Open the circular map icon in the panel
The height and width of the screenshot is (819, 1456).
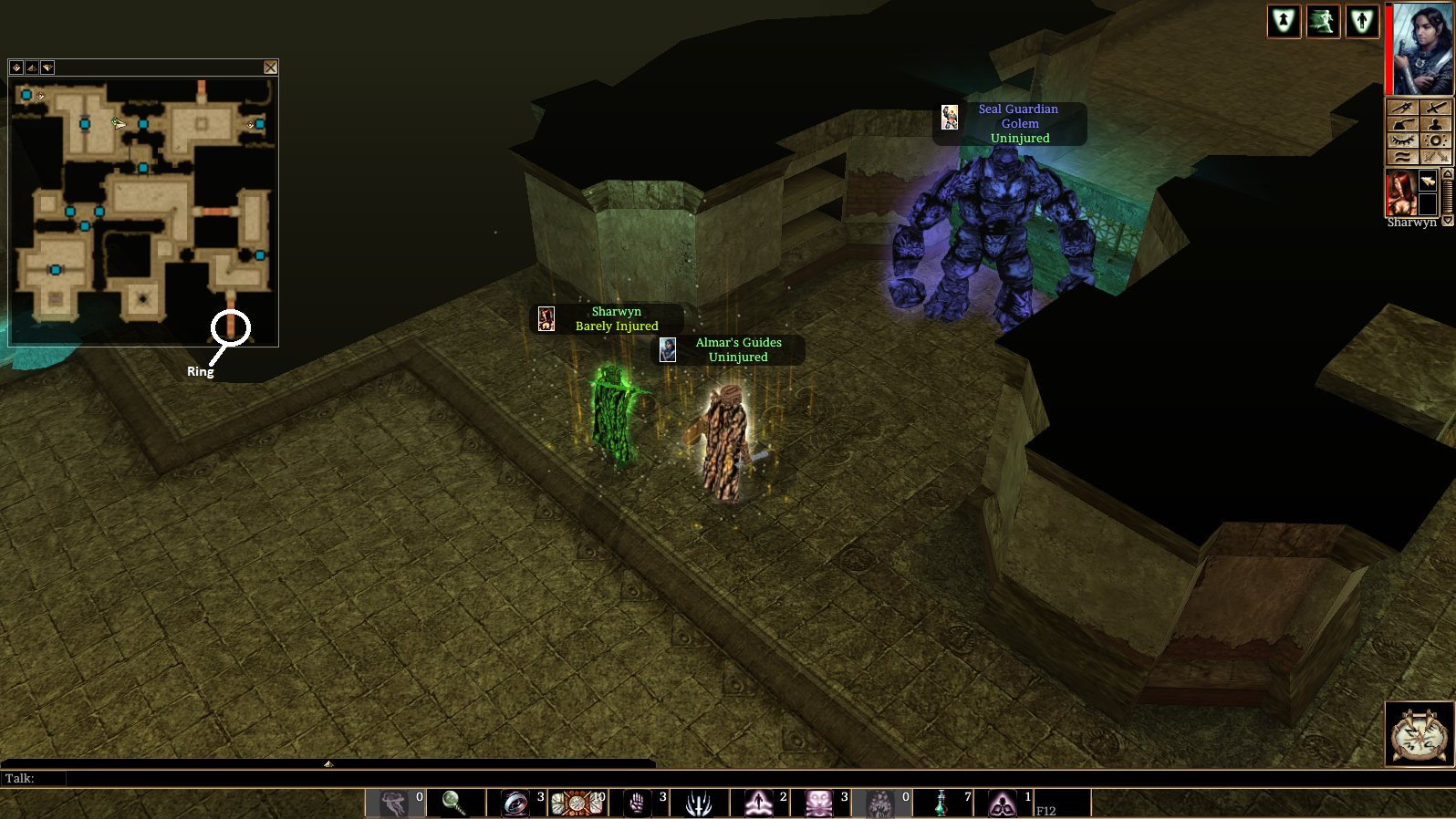tap(1436, 140)
